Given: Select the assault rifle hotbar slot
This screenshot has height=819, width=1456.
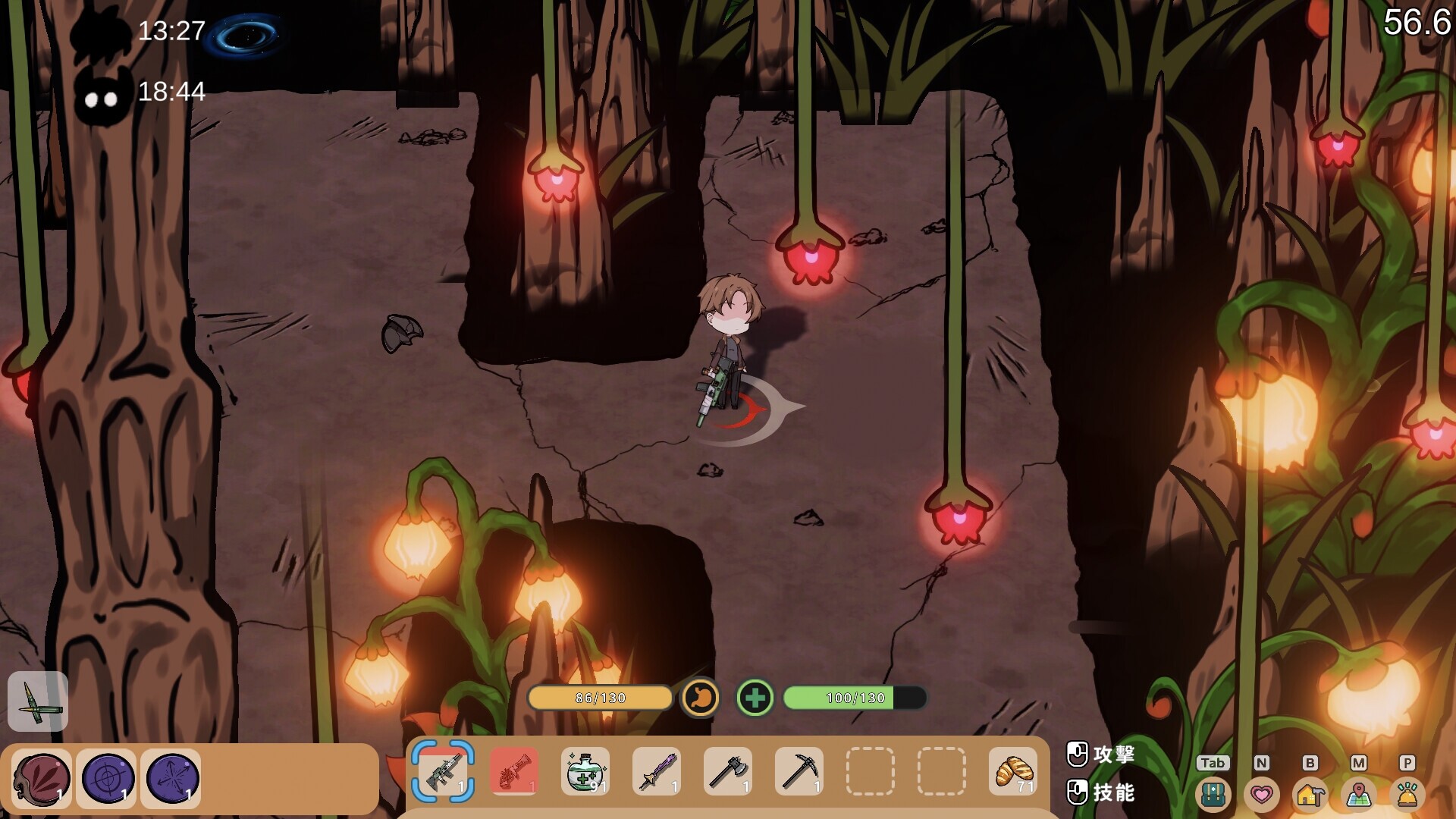Looking at the screenshot, I should (x=443, y=771).
